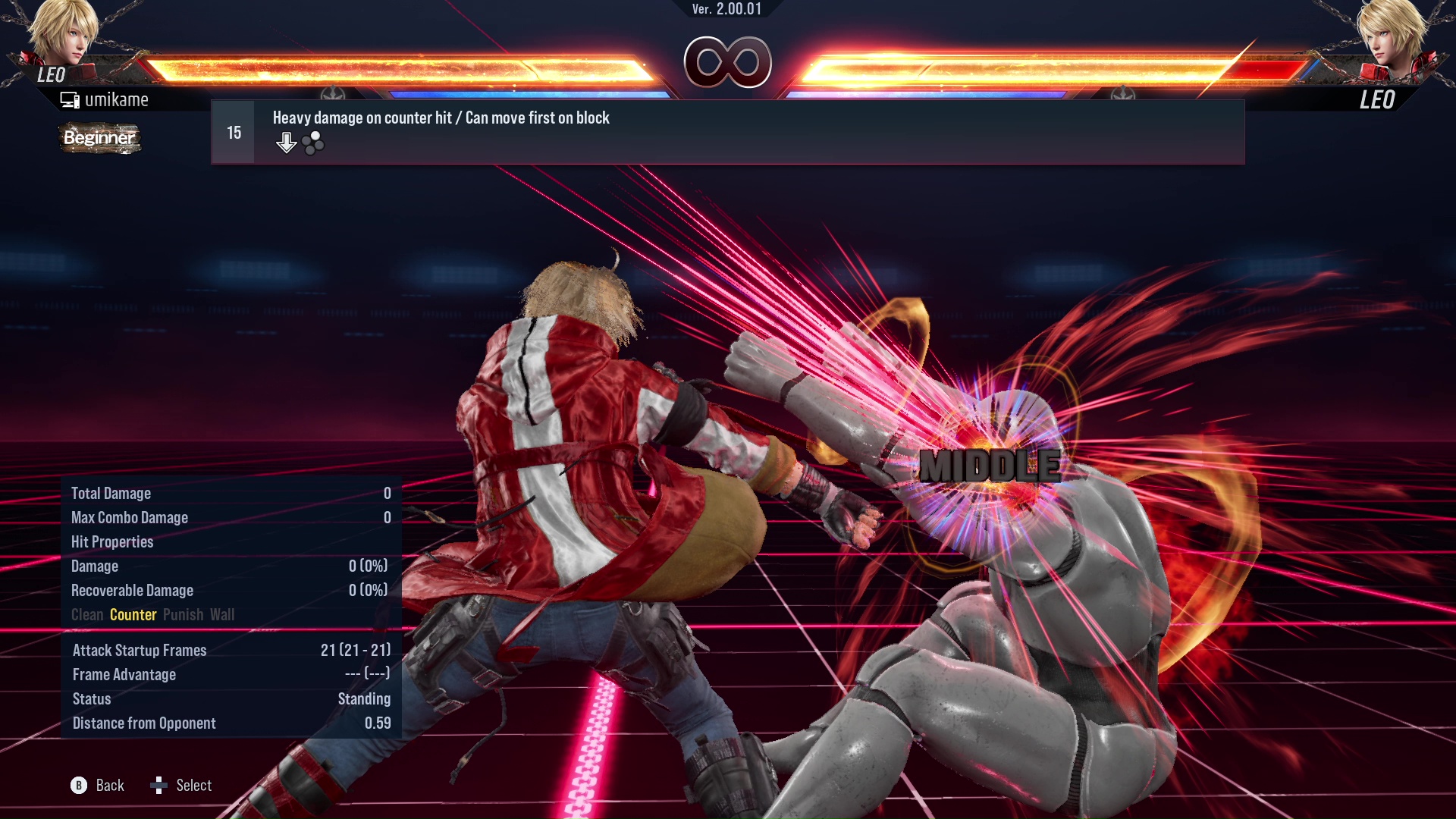Viewport: 1456px width, 819px height.
Task: Click the down arrow input icon
Action: [287, 141]
